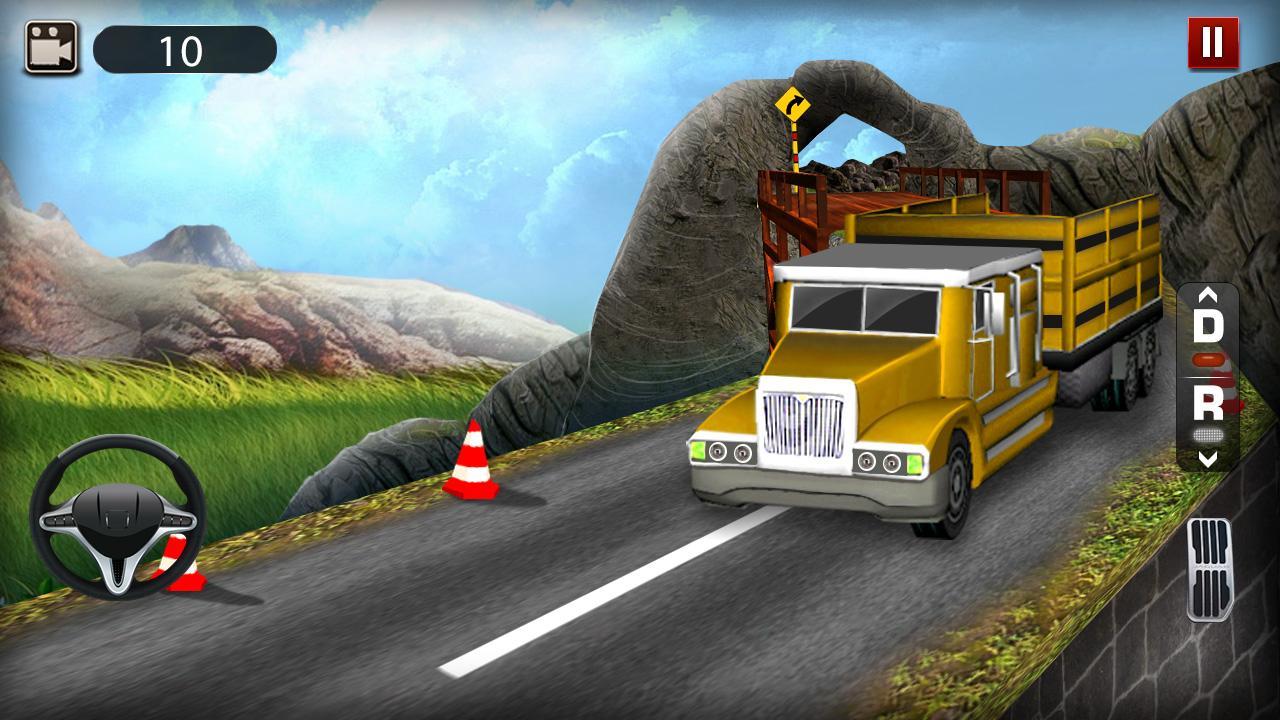Click the right-turn warning sign
The width and height of the screenshot is (1280, 720).
point(795,103)
